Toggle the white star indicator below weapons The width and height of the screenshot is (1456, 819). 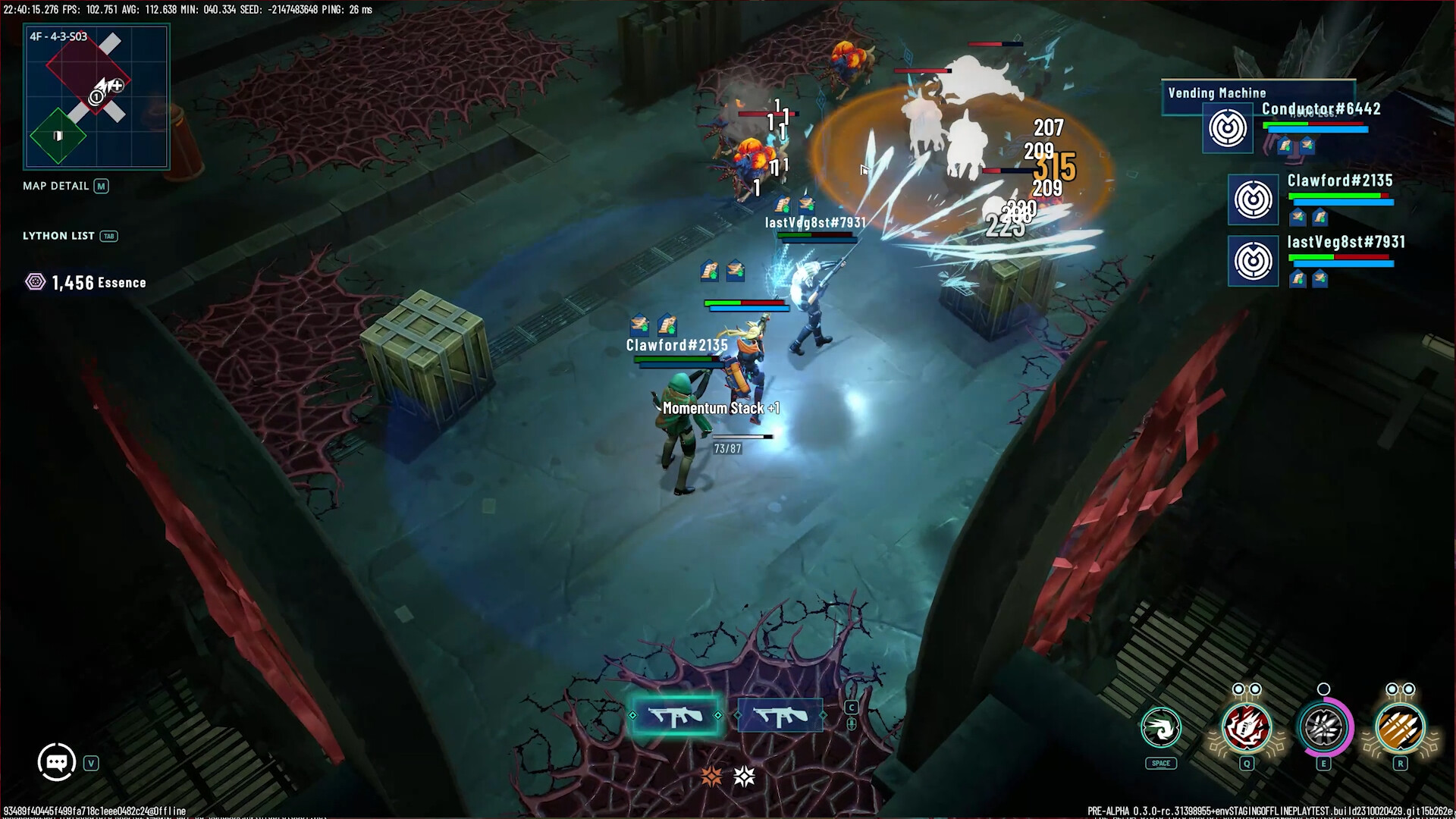[x=742, y=776]
